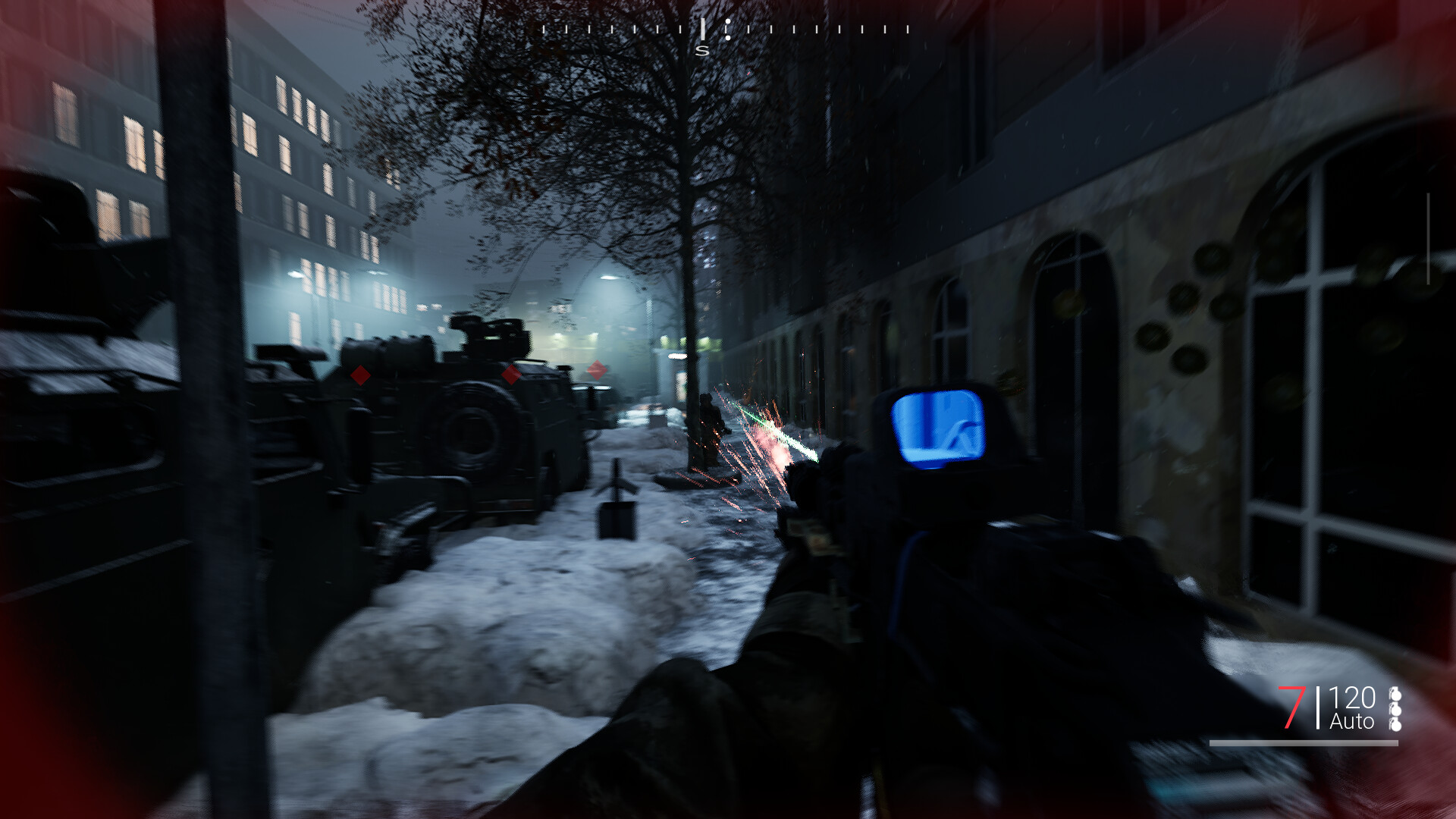This screenshot has width=1456, height=819.
Task: Toggle the compass heading indicator bar
Action: [703, 29]
